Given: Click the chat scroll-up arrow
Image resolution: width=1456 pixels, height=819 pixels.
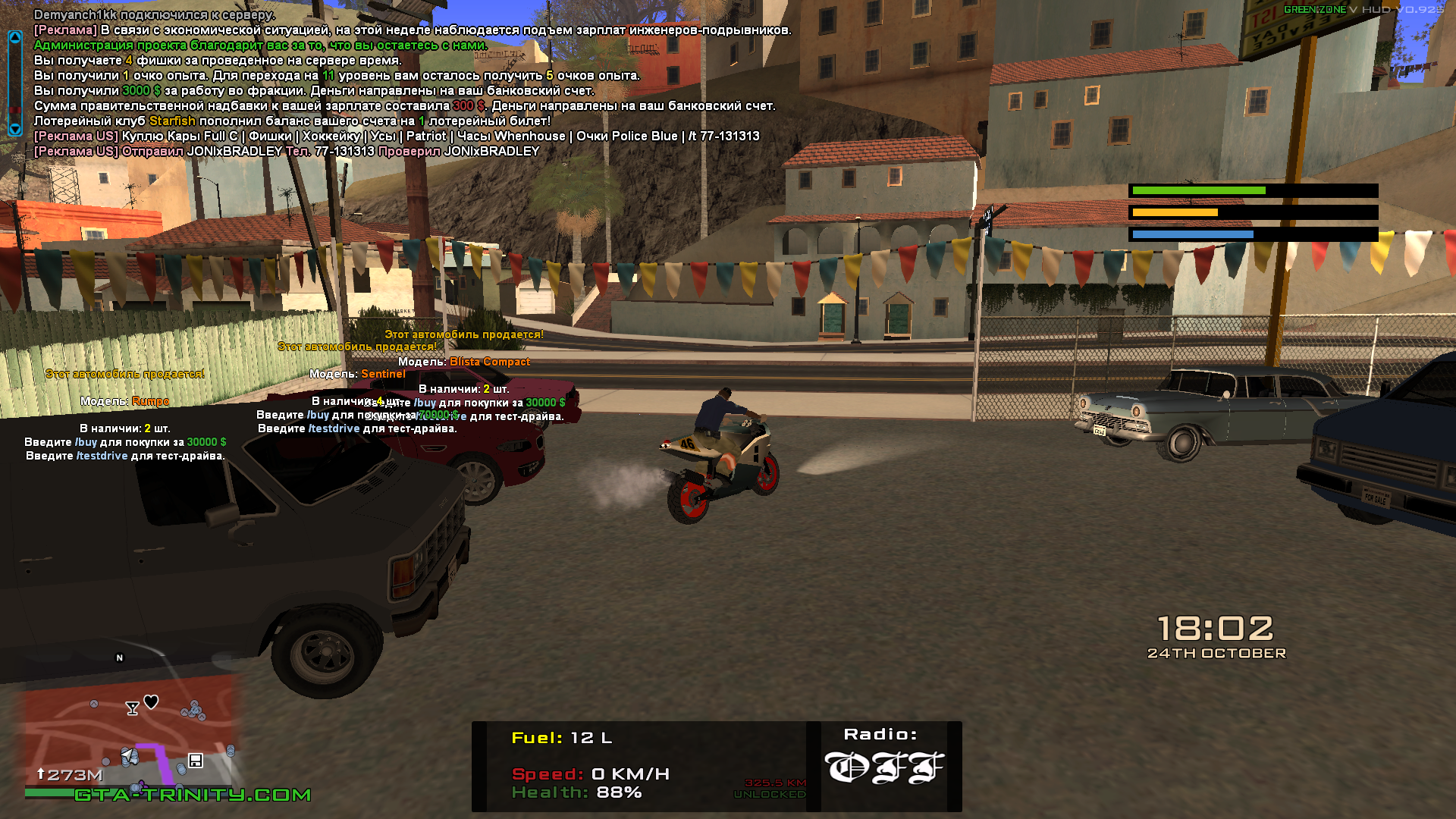Looking at the screenshot, I should pyautogui.click(x=14, y=37).
